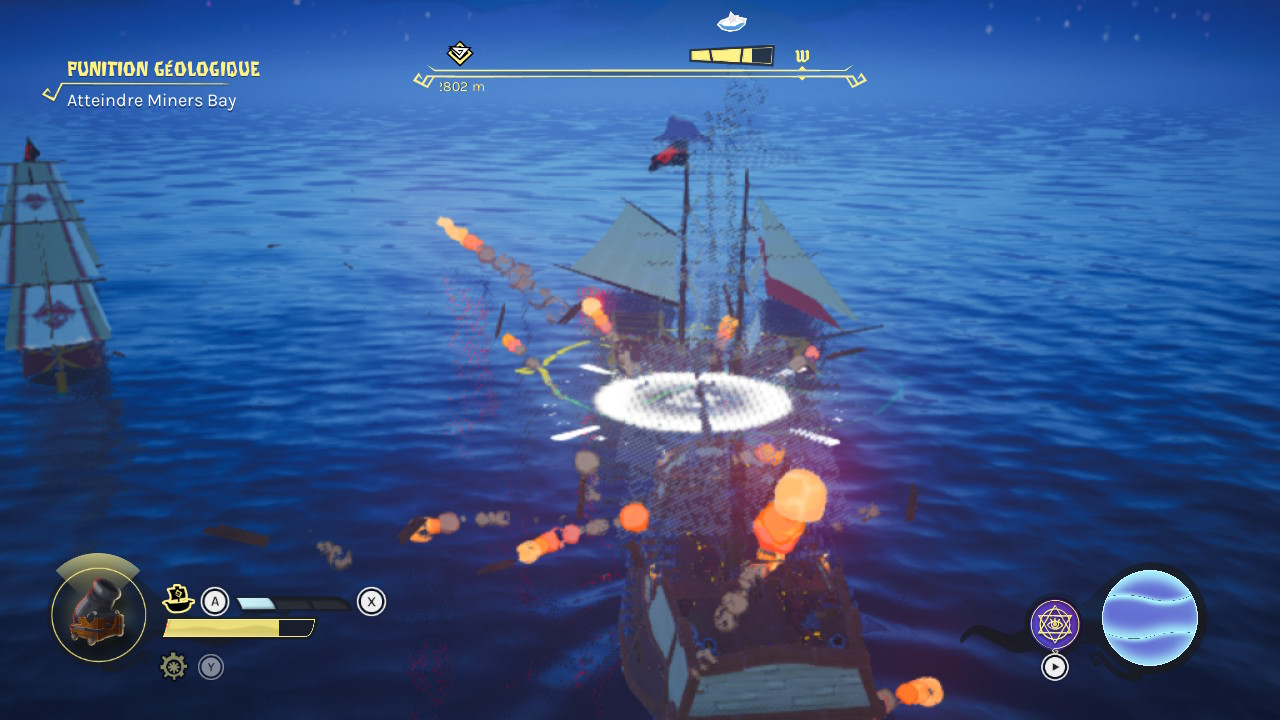Click the white ship icon above compass

pyautogui.click(x=732, y=20)
